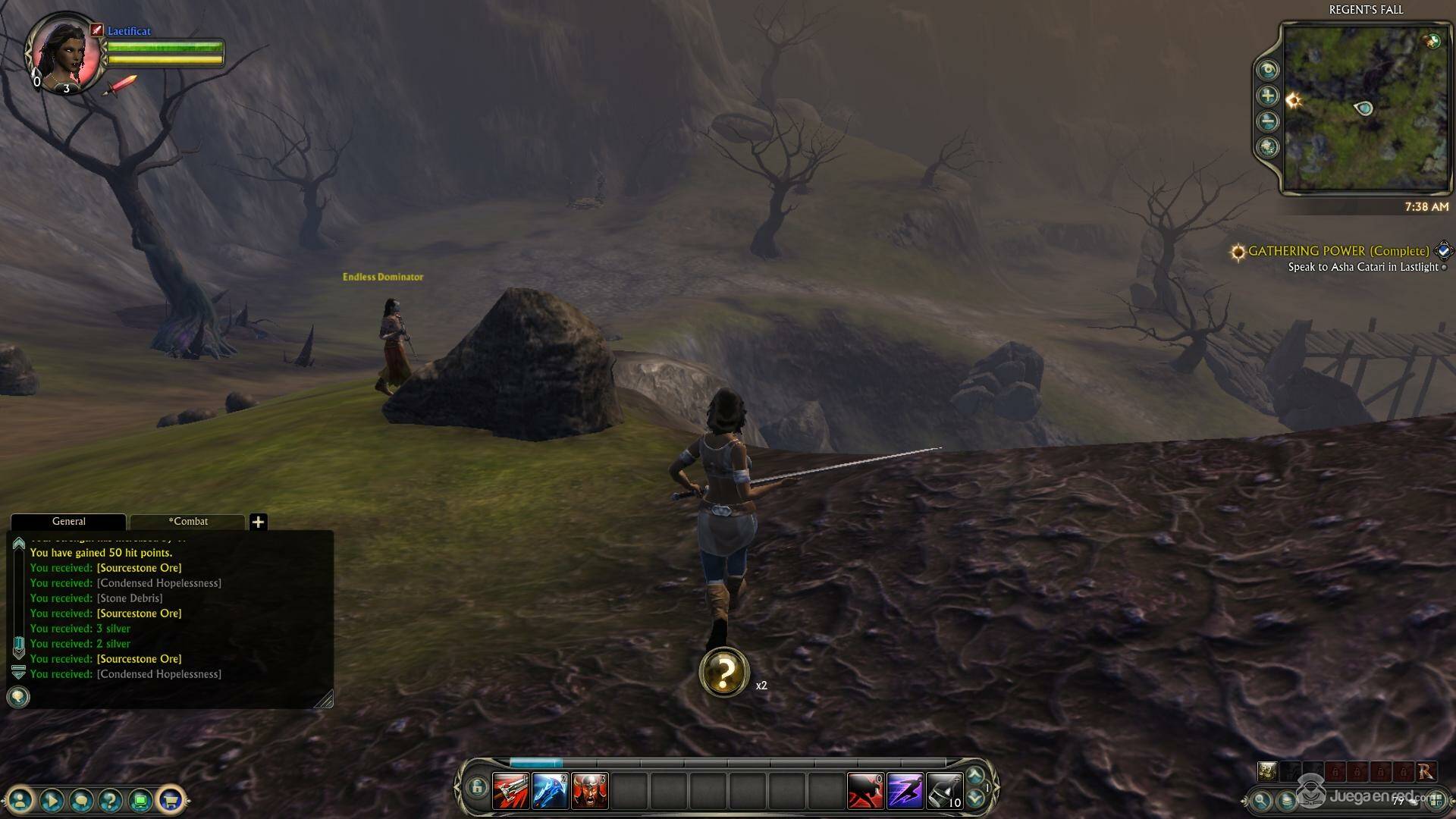Screen dimensions: 1456x819
Task: Open the help question mark menu
Action: click(x=111, y=799)
